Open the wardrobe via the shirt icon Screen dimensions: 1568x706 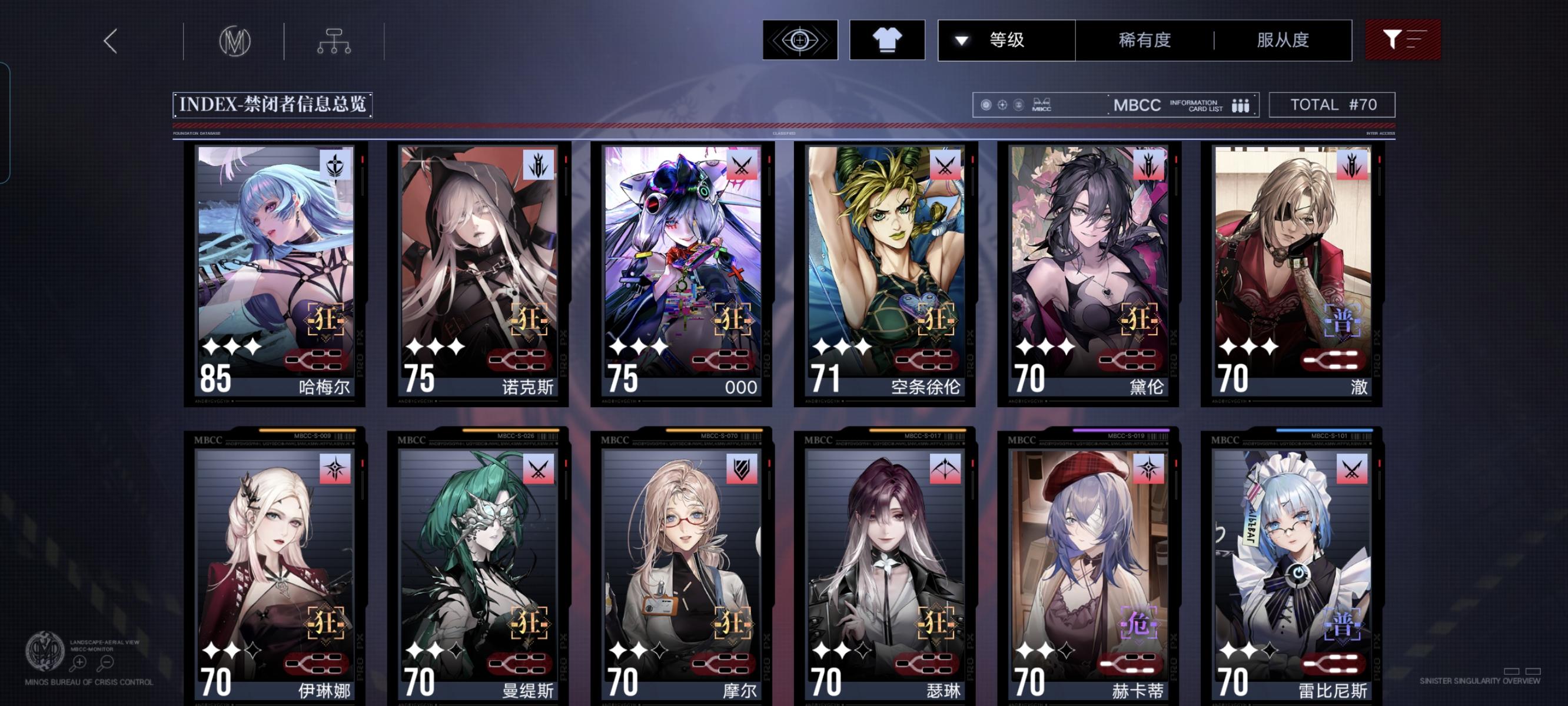point(887,40)
